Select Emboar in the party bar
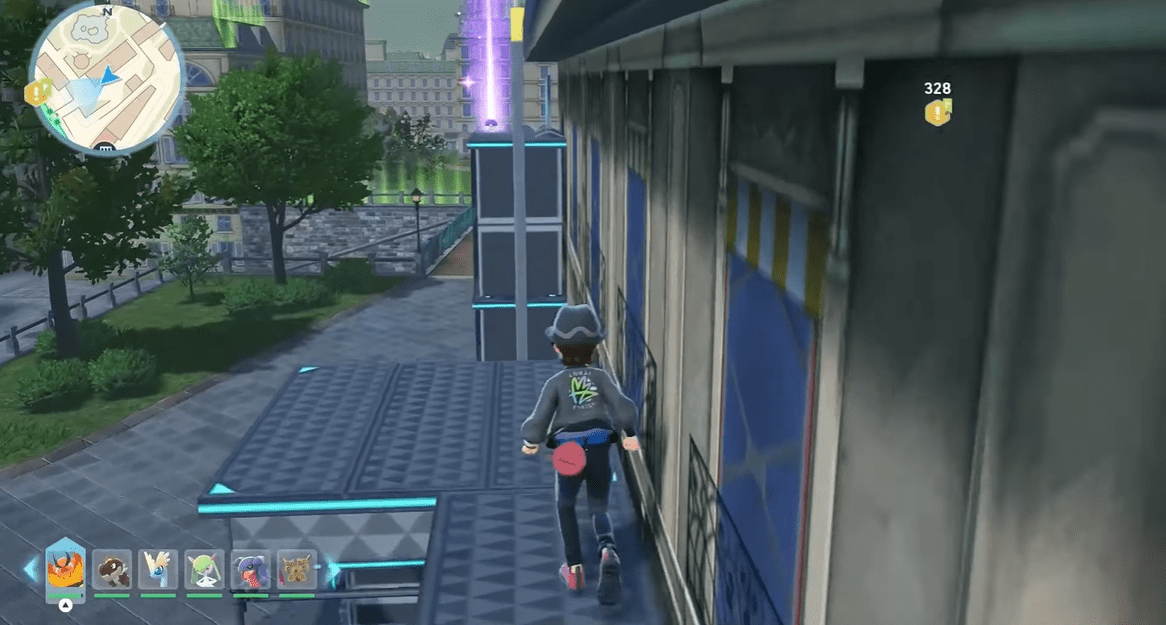Image resolution: width=1166 pixels, height=625 pixels. [x=65, y=570]
